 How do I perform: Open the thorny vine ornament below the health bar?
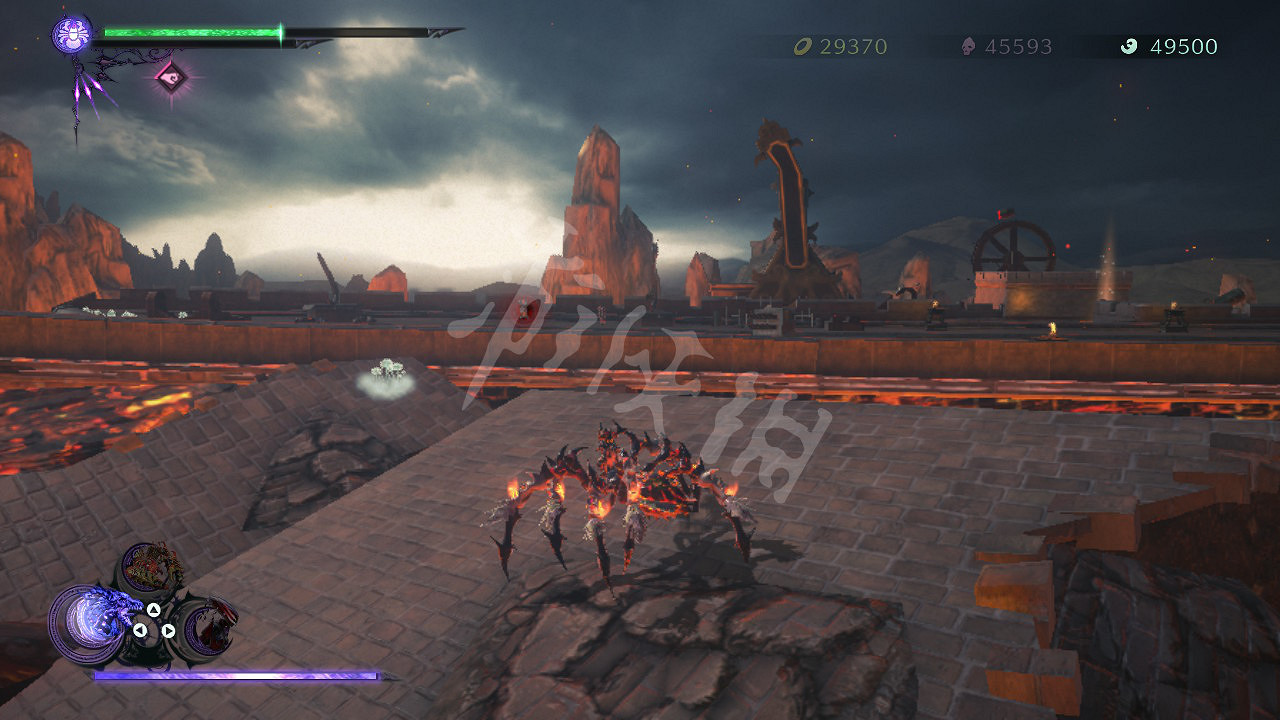tap(80, 90)
